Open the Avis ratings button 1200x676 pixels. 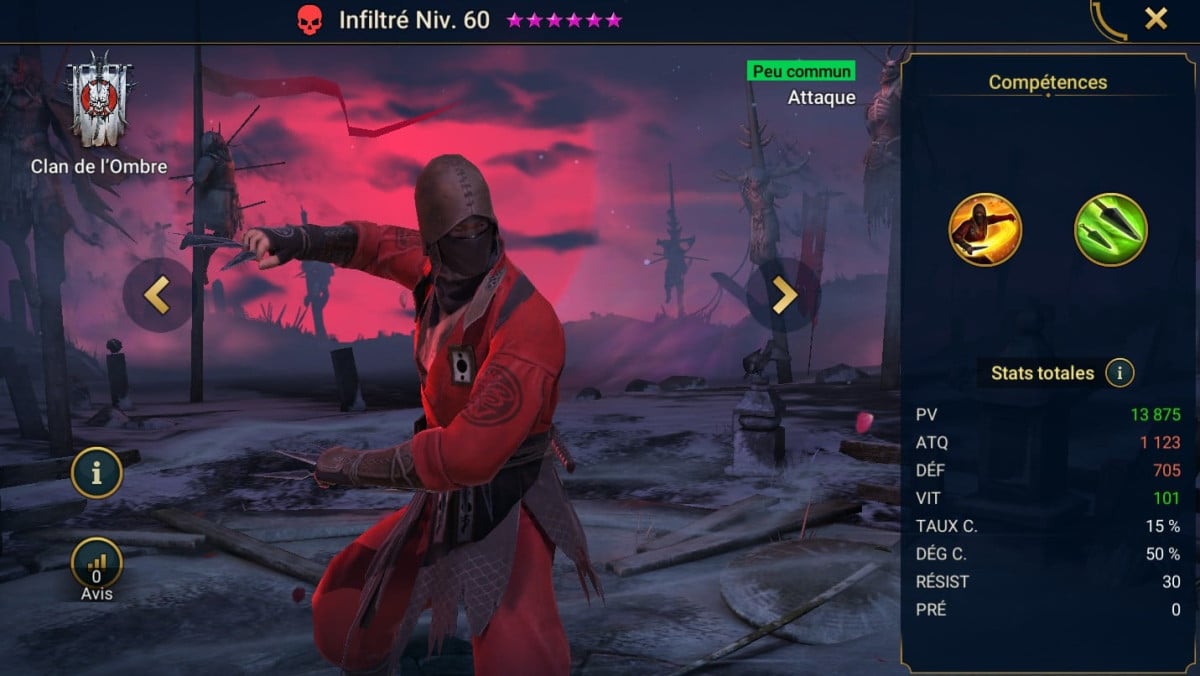tap(96, 566)
